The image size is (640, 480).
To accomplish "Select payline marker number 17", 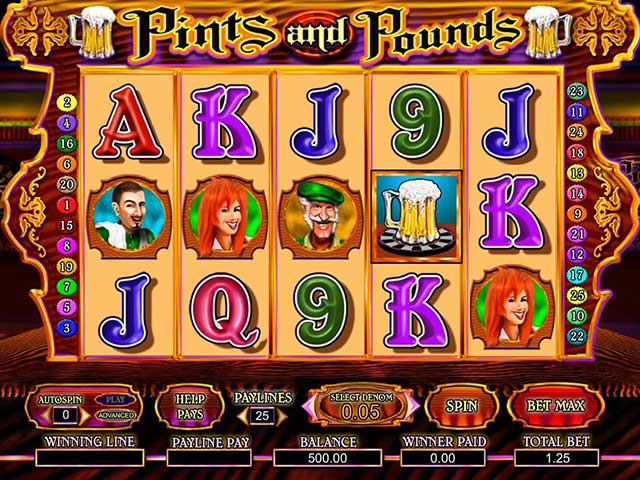I will point(576,274).
